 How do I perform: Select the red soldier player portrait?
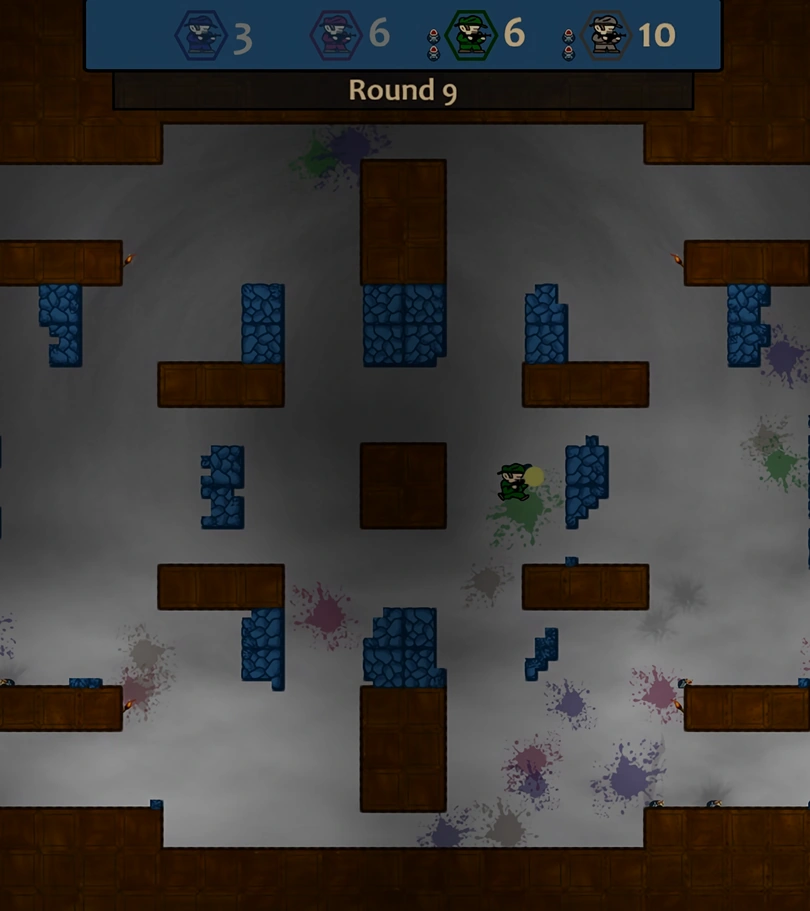pos(335,36)
